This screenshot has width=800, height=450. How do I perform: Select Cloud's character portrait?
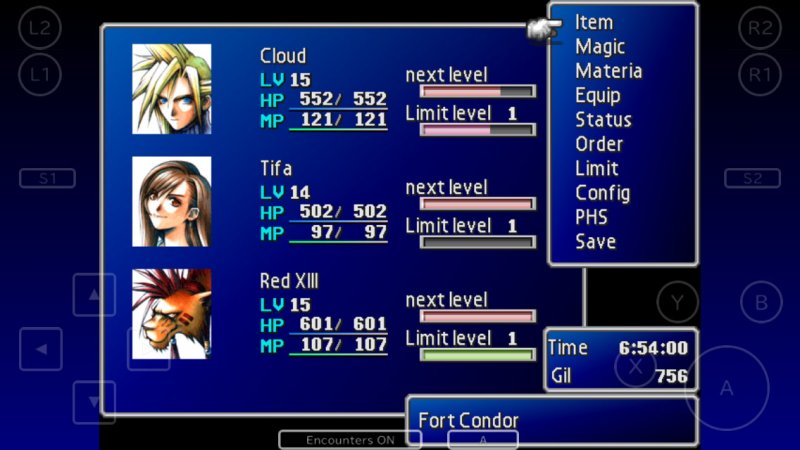pyautogui.click(x=172, y=89)
